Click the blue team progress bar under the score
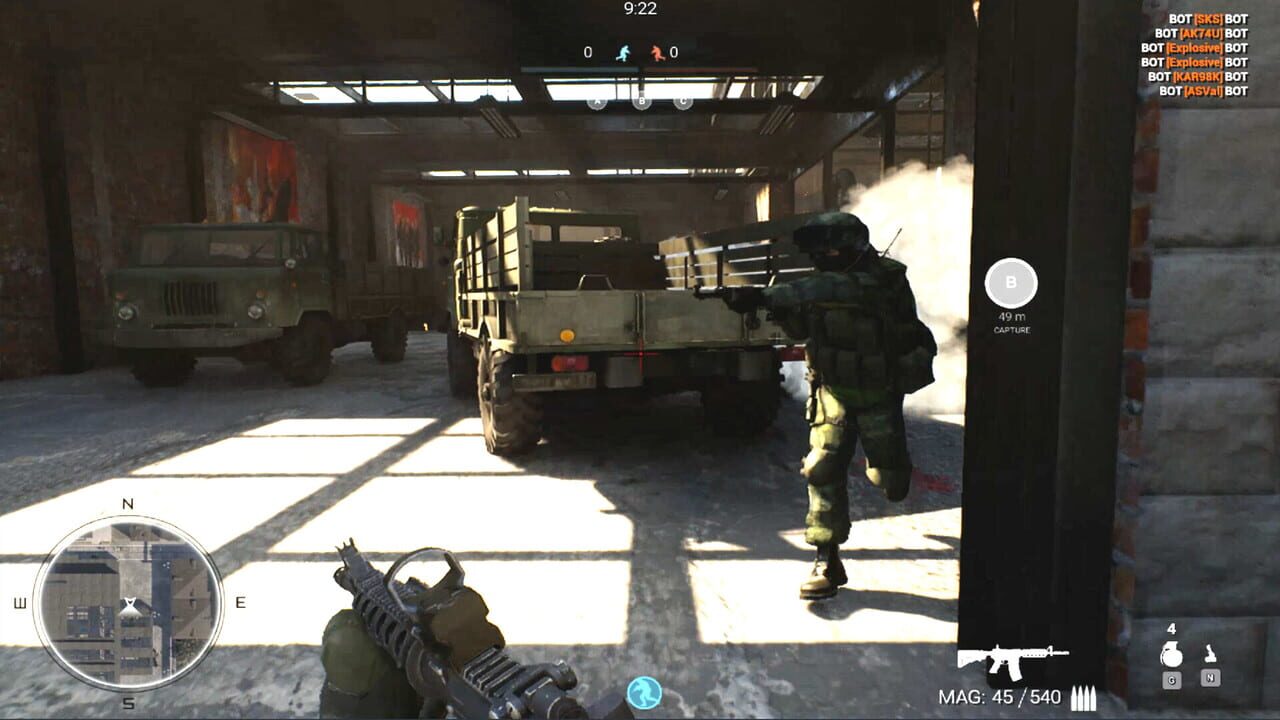The height and width of the screenshot is (720, 1280). 579,69
